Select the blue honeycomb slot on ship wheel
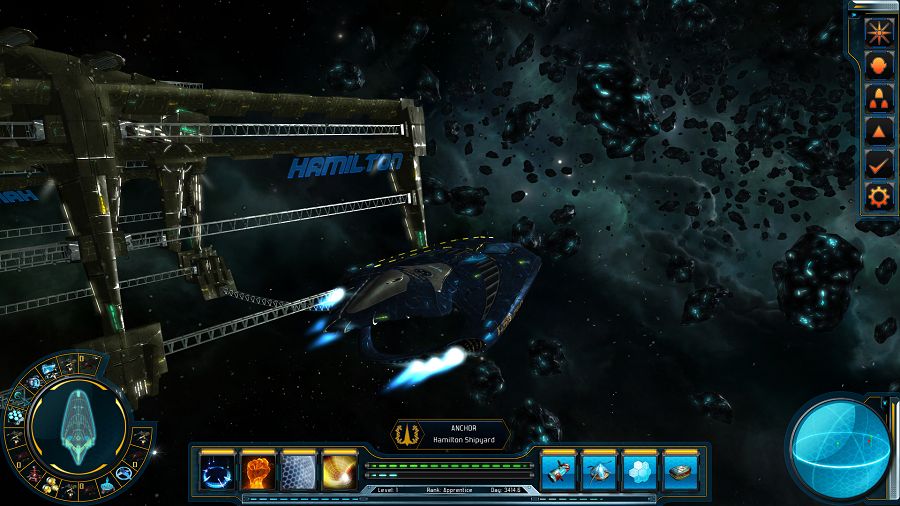 [16, 416]
